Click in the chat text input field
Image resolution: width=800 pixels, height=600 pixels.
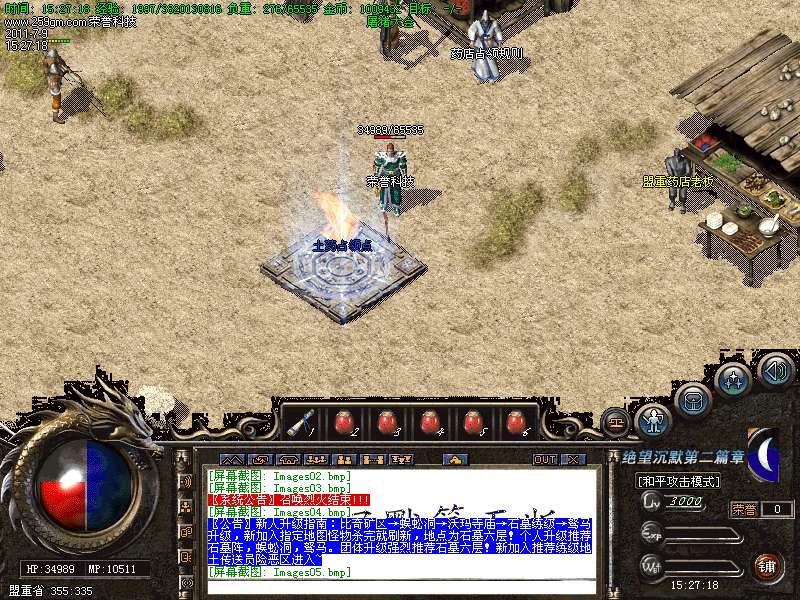[x=400, y=588]
